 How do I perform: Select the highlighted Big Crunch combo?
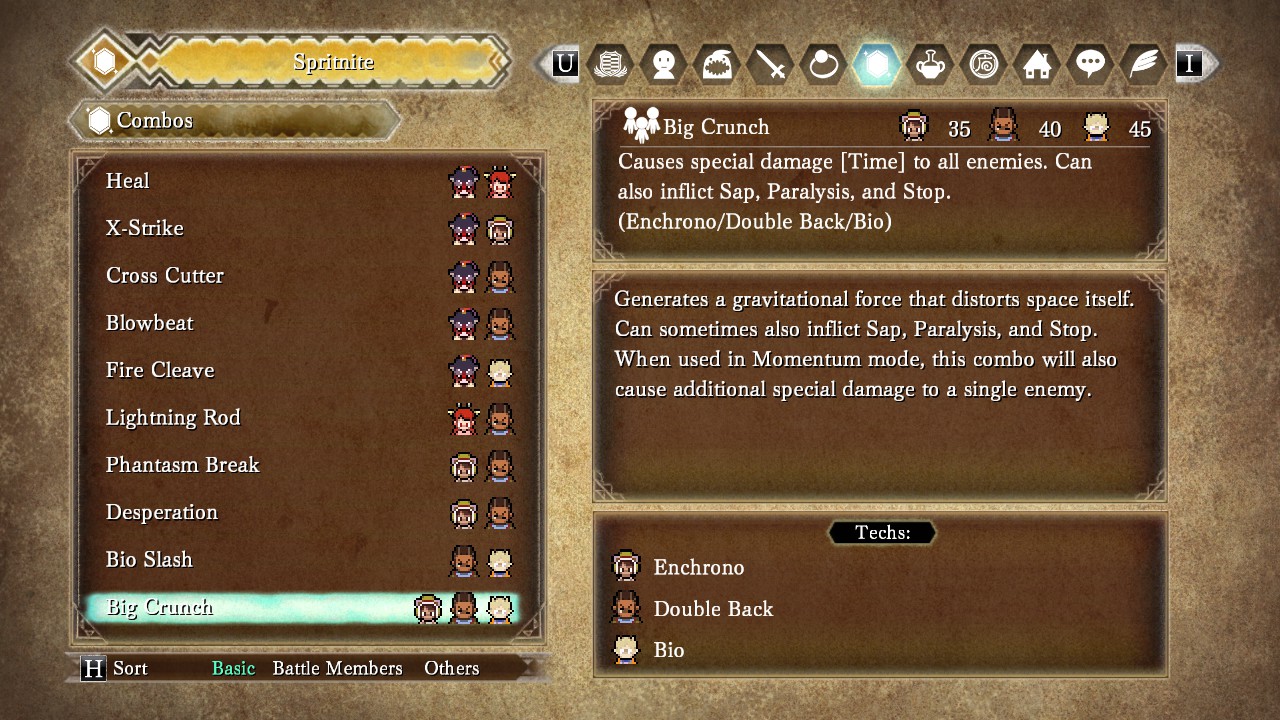point(160,607)
